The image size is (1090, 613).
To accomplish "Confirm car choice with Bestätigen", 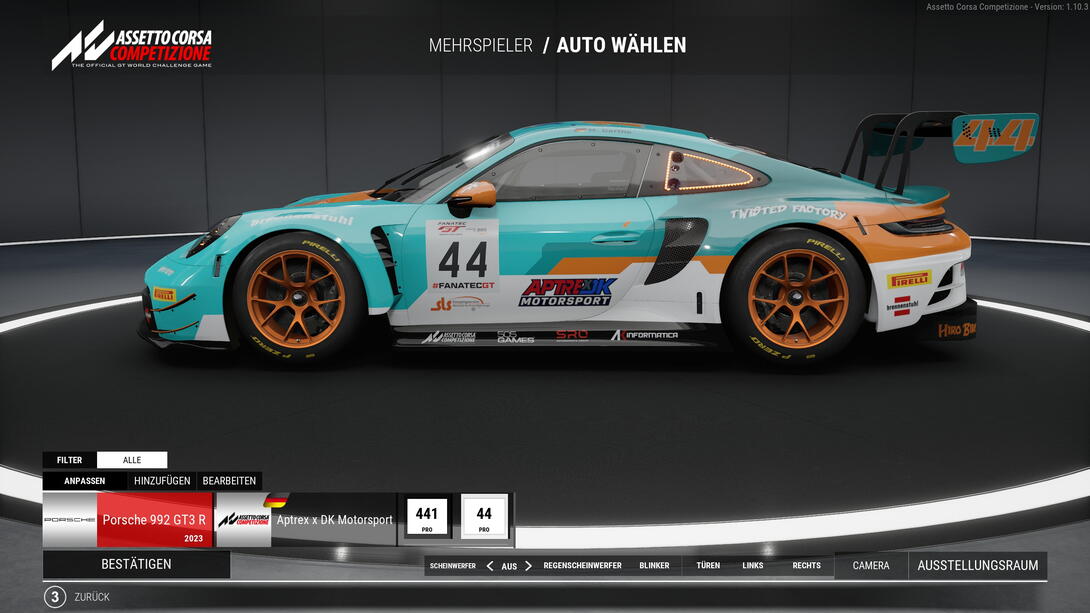I will pos(136,564).
